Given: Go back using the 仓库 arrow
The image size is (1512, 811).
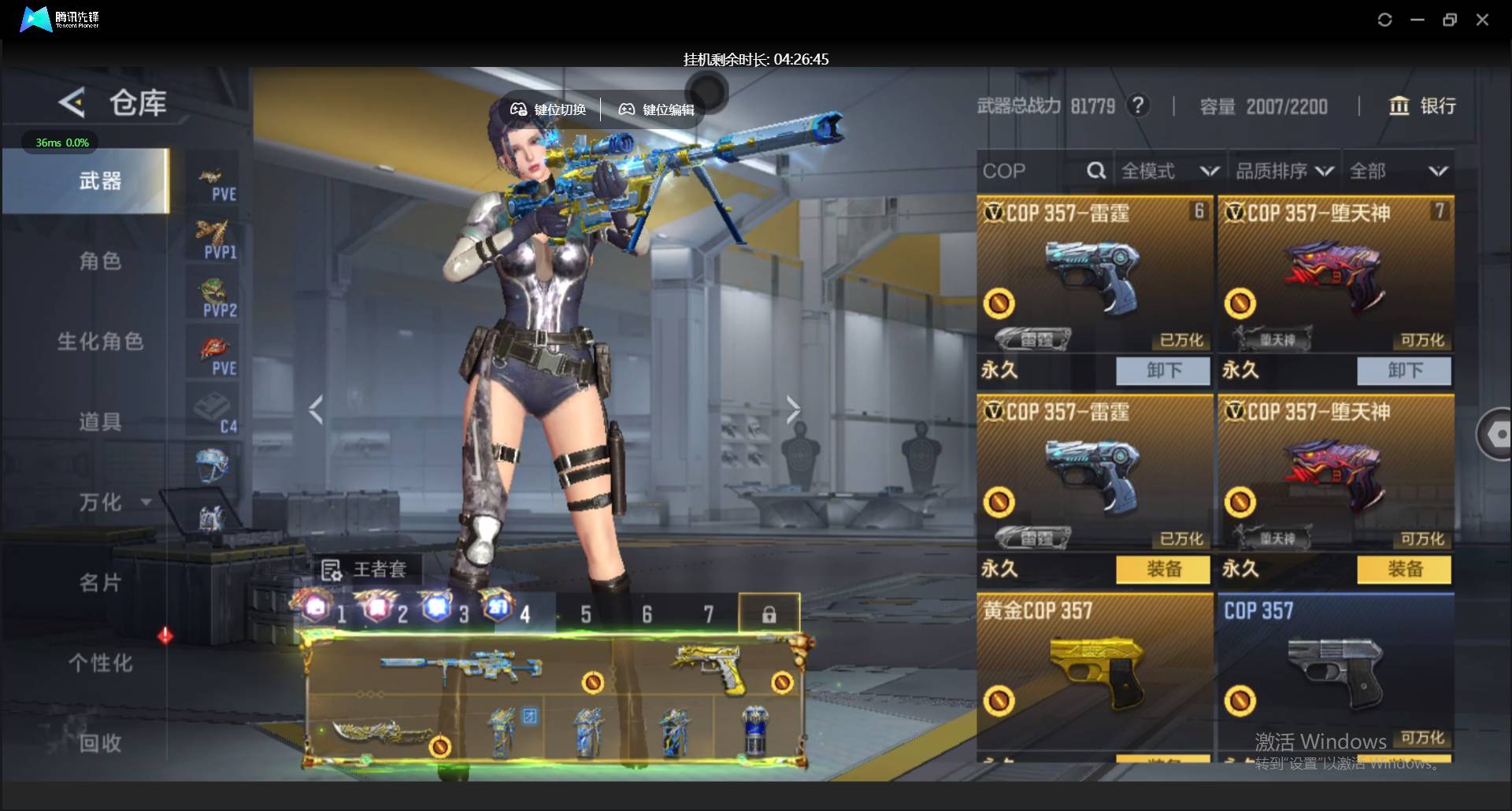Looking at the screenshot, I should pos(72,103).
